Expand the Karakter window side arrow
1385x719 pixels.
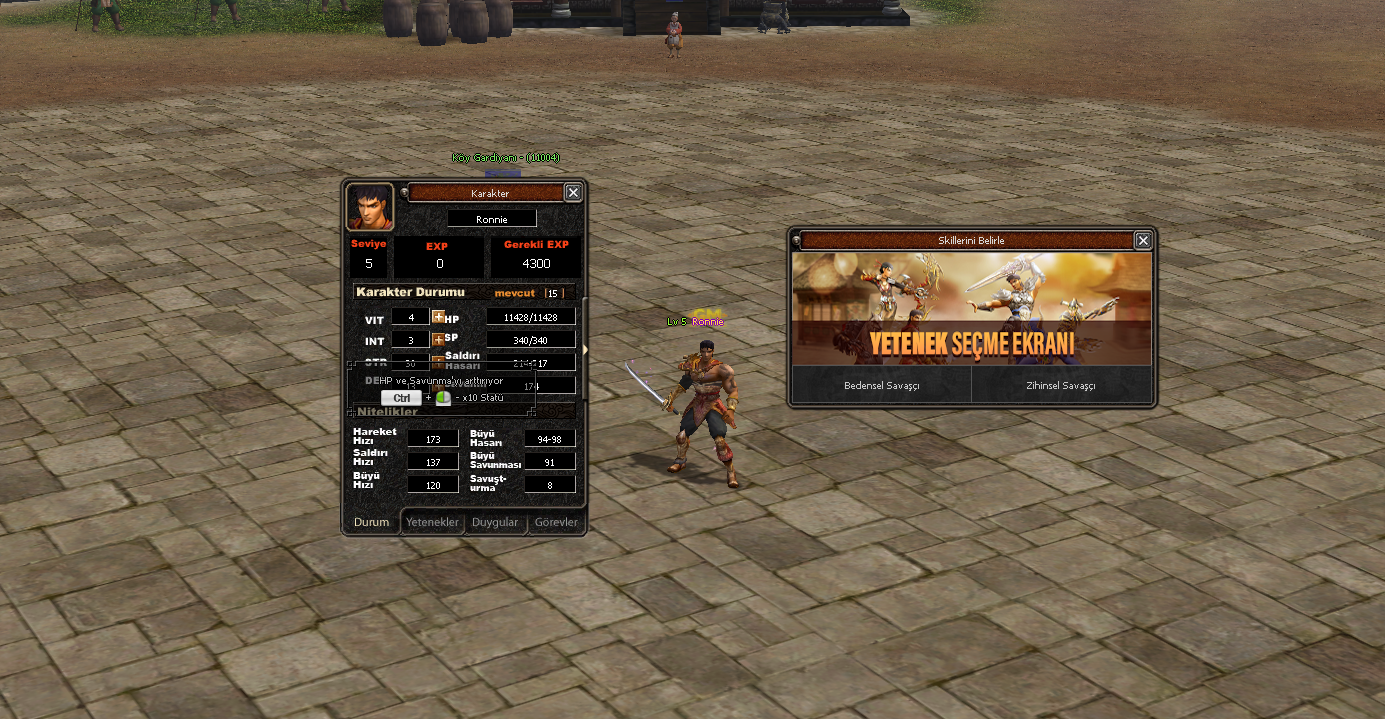click(585, 348)
